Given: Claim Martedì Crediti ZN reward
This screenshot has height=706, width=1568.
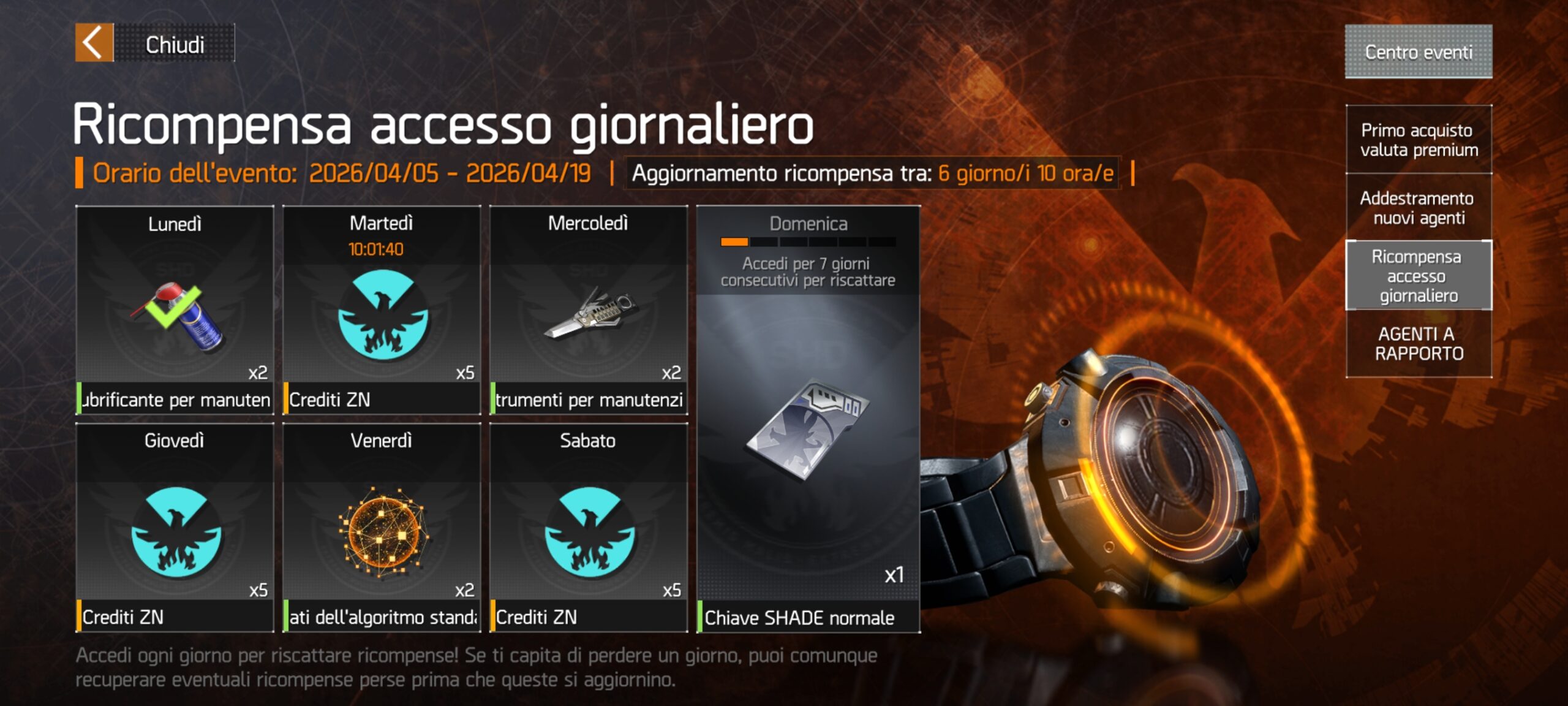Looking at the screenshot, I should pos(382,310).
